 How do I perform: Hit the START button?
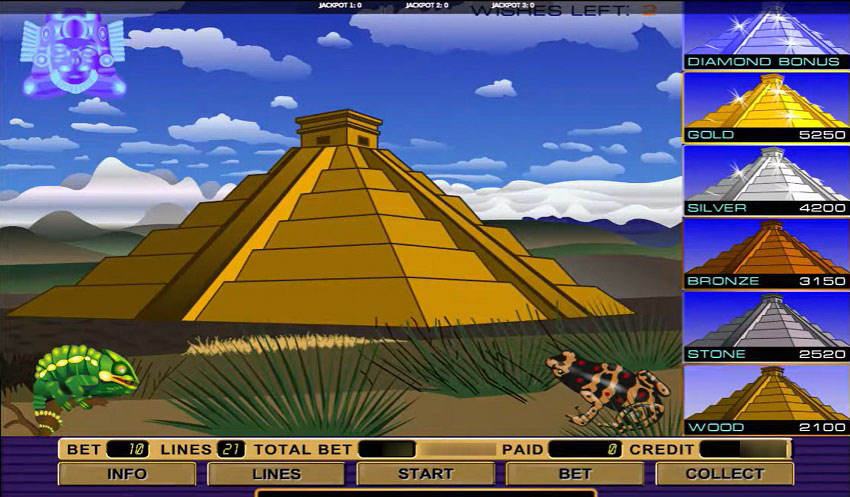coord(426,473)
